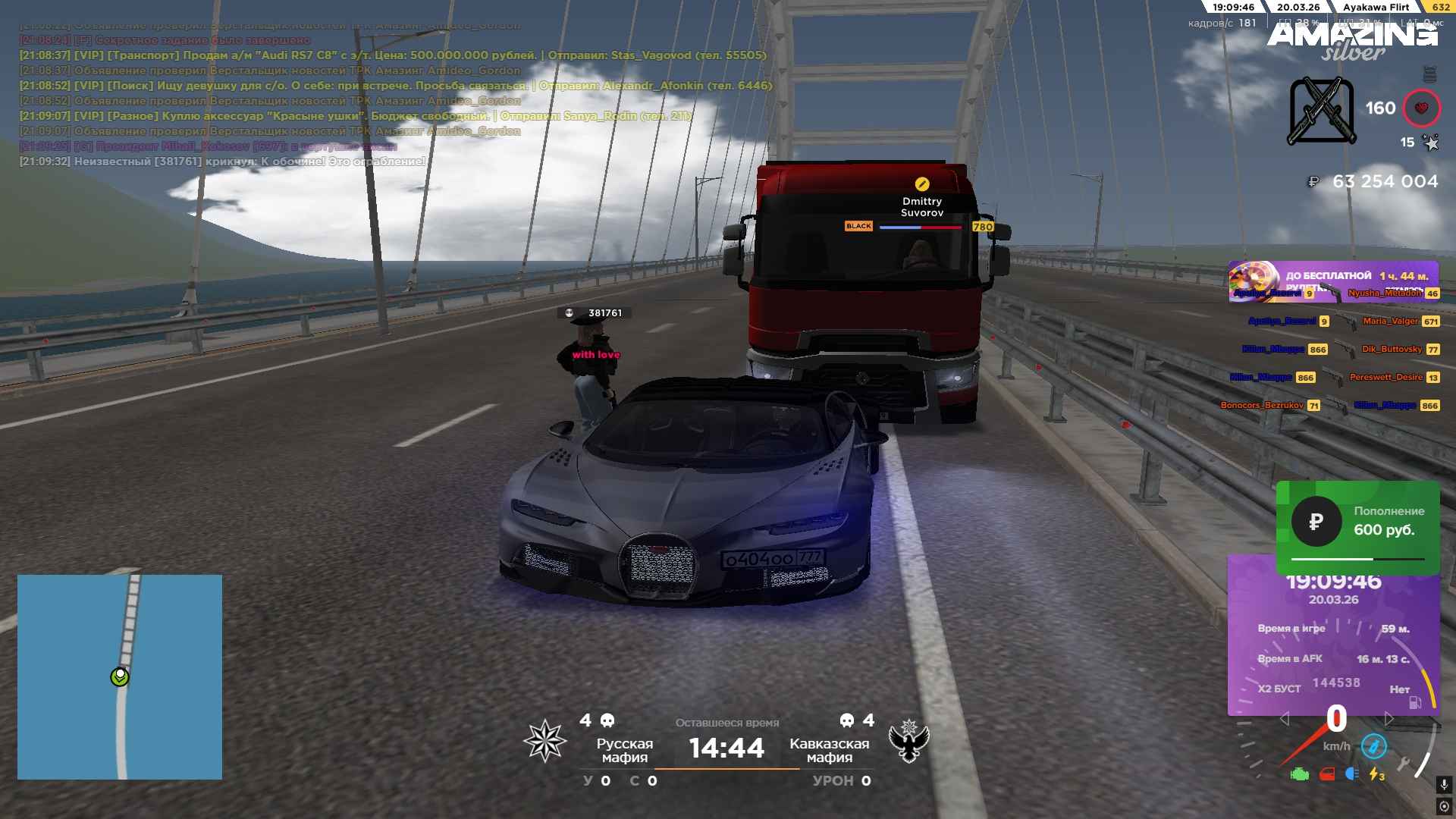Click the latest robbery shout chat message
This screenshot has width=1456, height=819.
coord(223,162)
